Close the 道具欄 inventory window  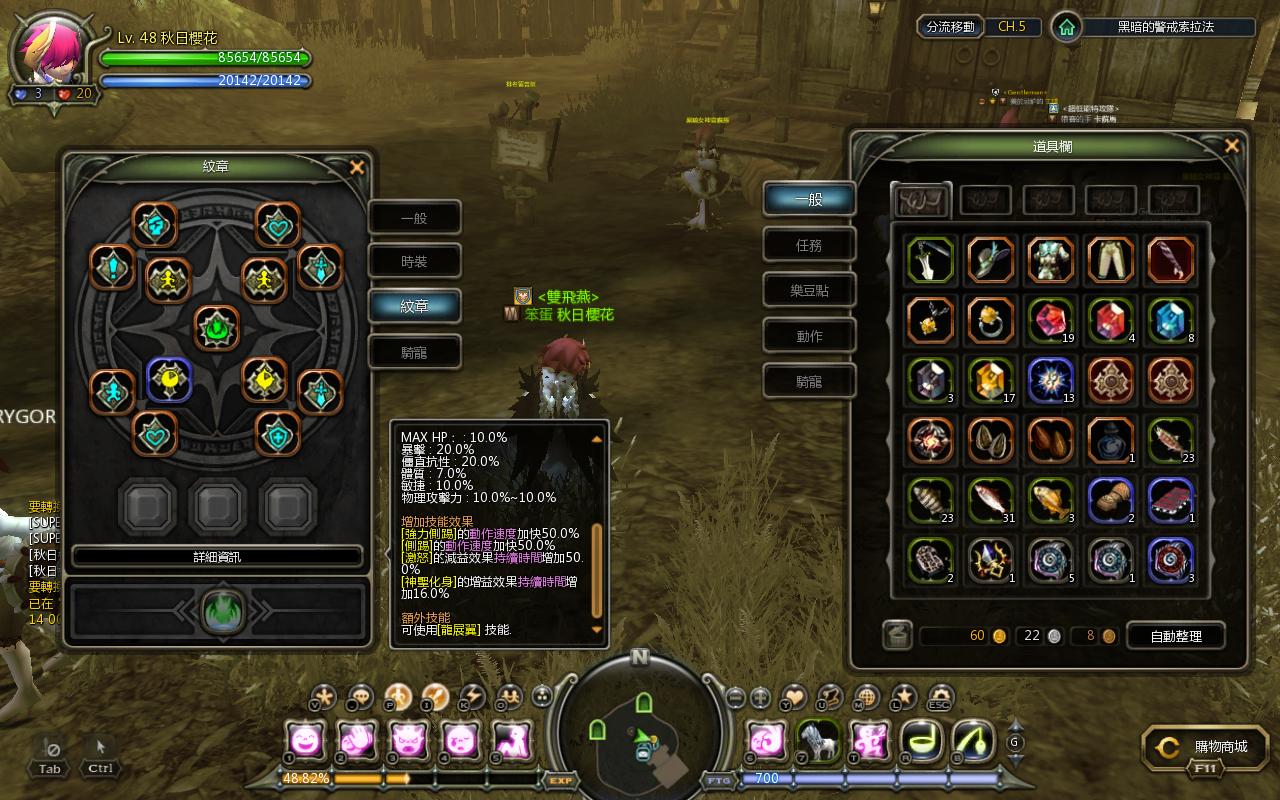pyautogui.click(x=1232, y=147)
